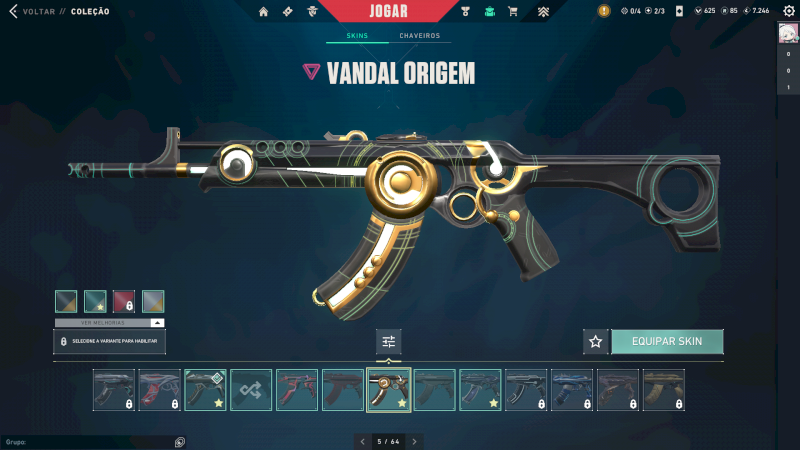
Task: Collapse the Ver Melhorias upgrades panel
Action: click(157, 323)
